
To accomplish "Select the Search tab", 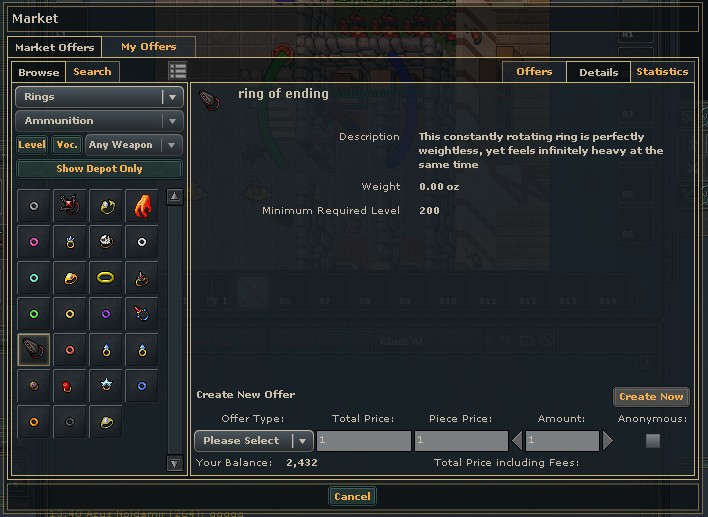I will click(x=92, y=72).
